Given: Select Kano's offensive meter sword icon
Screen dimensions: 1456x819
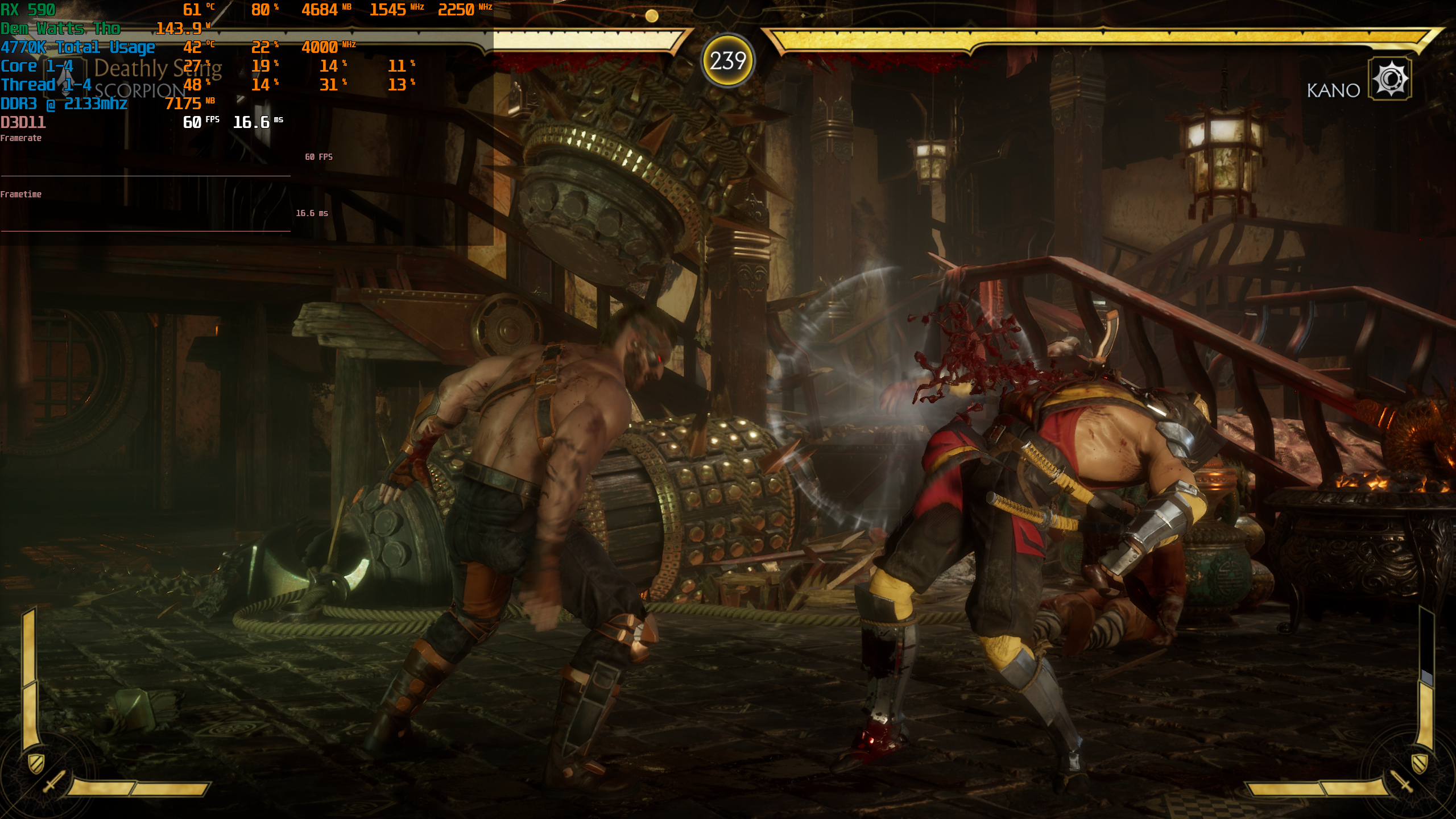Looking at the screenshot, I should 1400,781.
